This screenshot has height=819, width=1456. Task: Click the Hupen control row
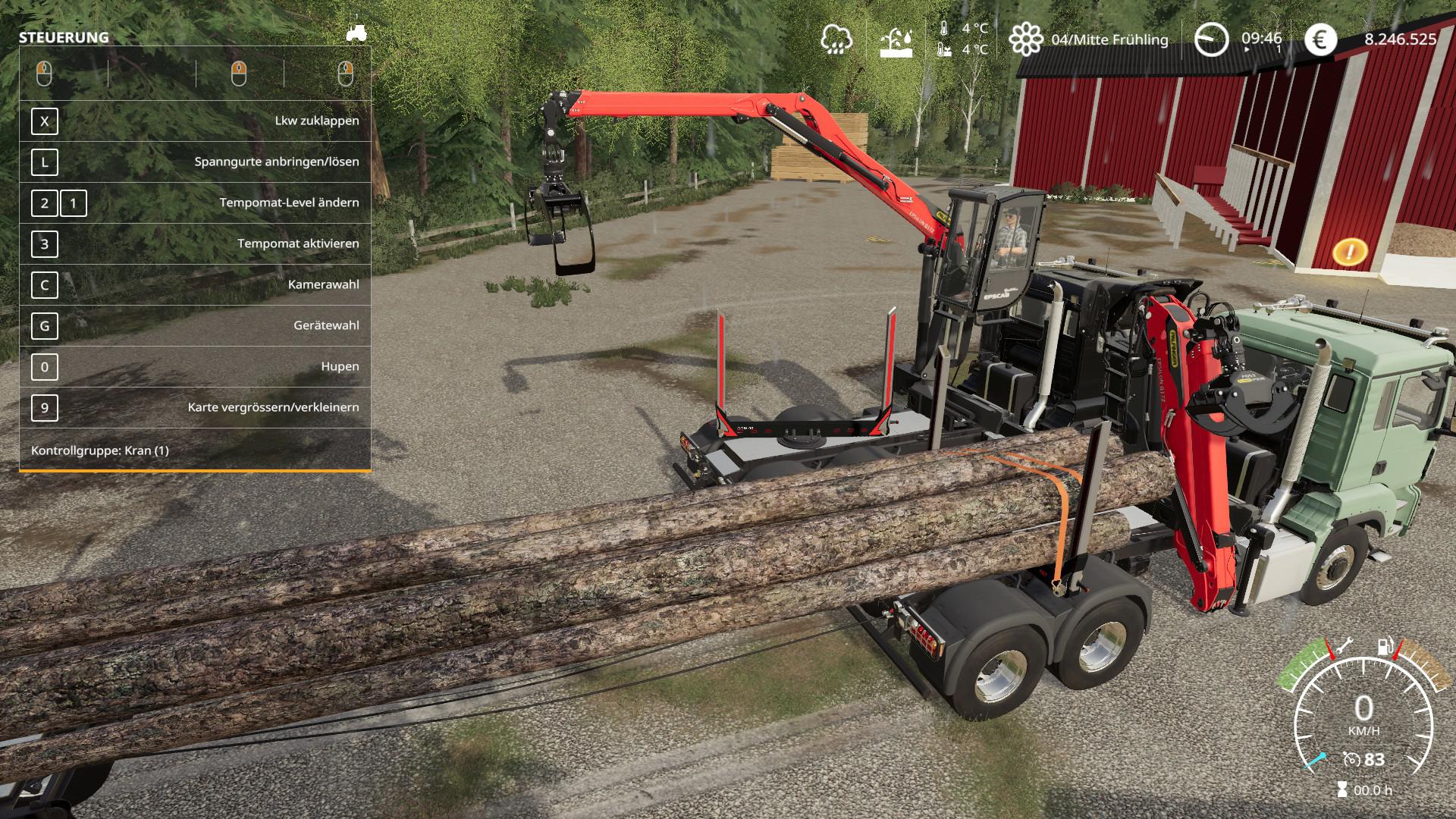coord(195,367)
